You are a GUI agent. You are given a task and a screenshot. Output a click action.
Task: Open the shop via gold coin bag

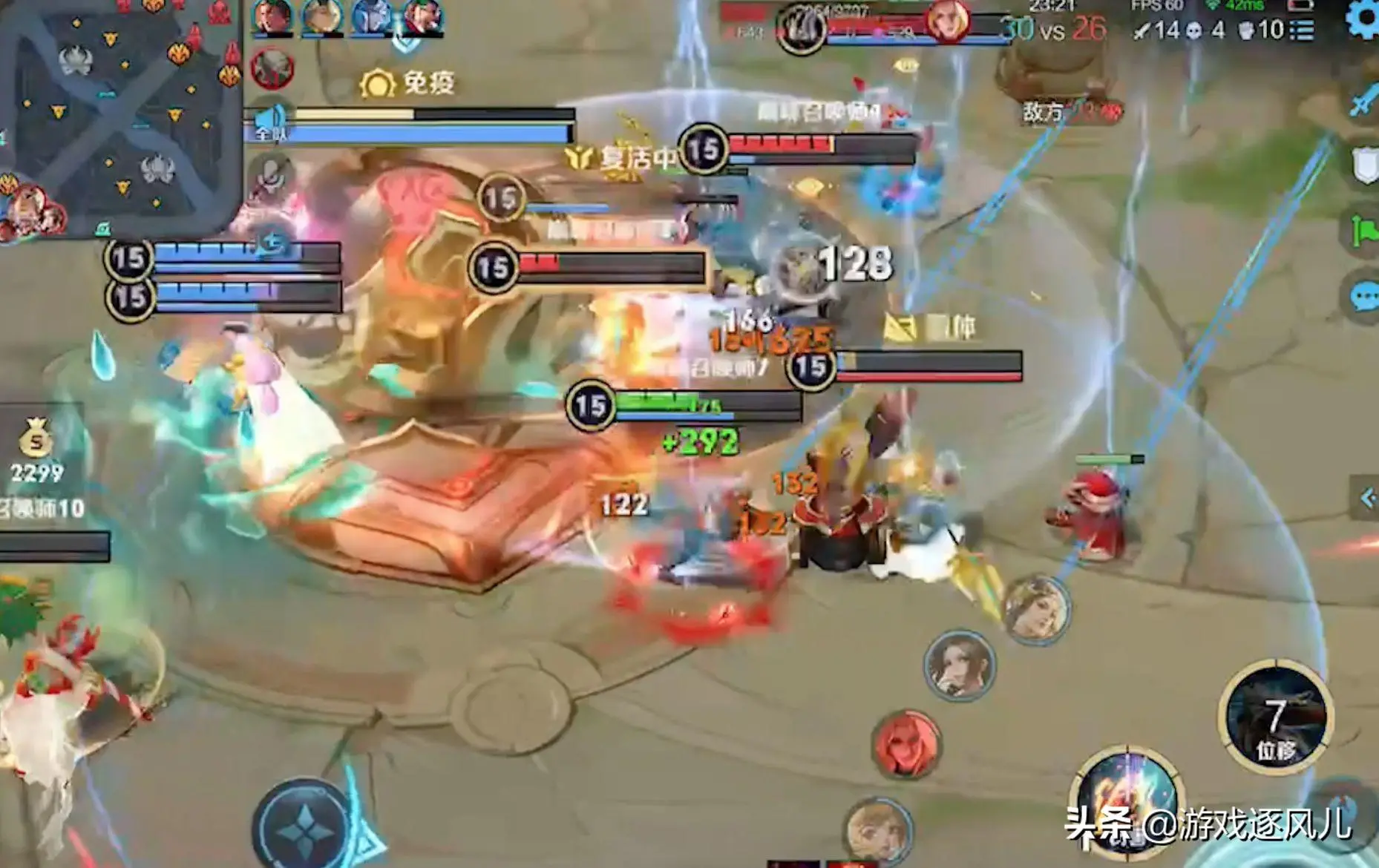[36, 439]
